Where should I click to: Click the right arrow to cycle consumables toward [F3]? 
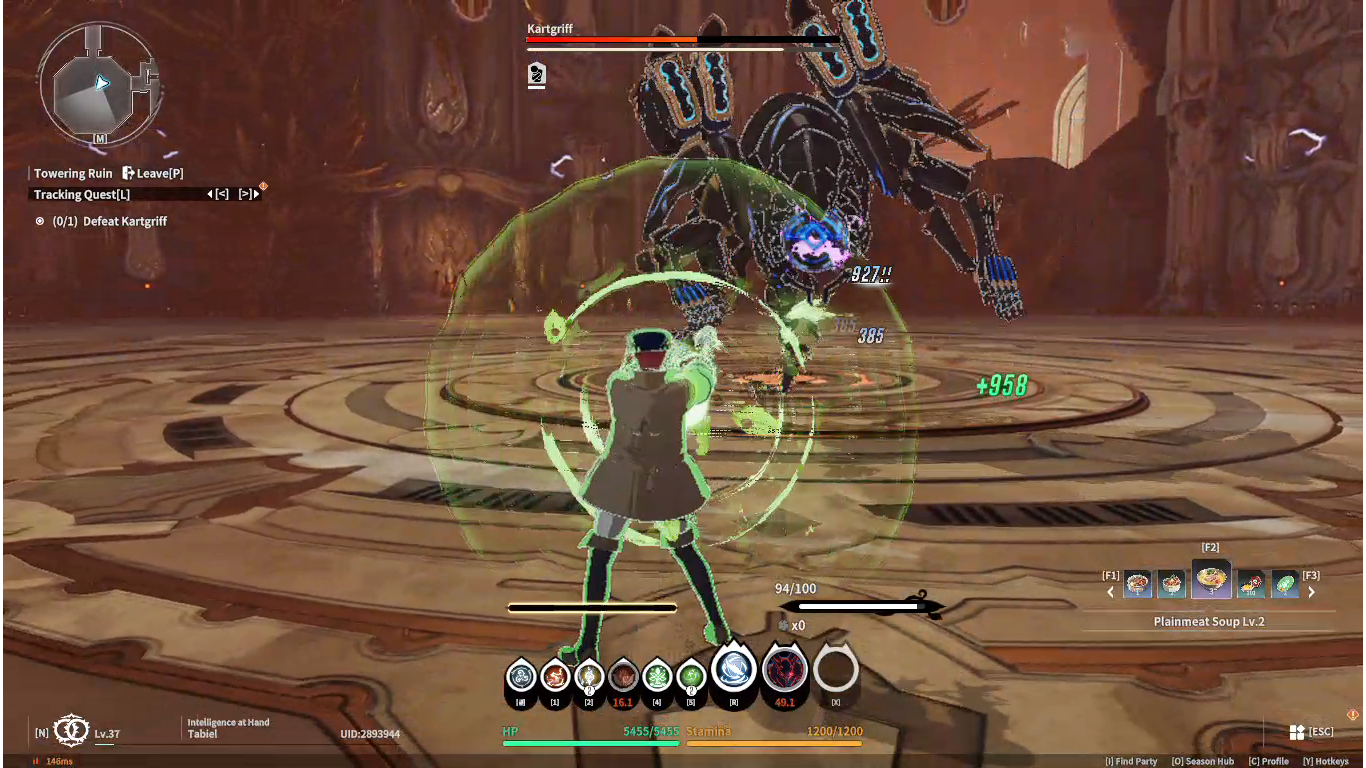1311,591
